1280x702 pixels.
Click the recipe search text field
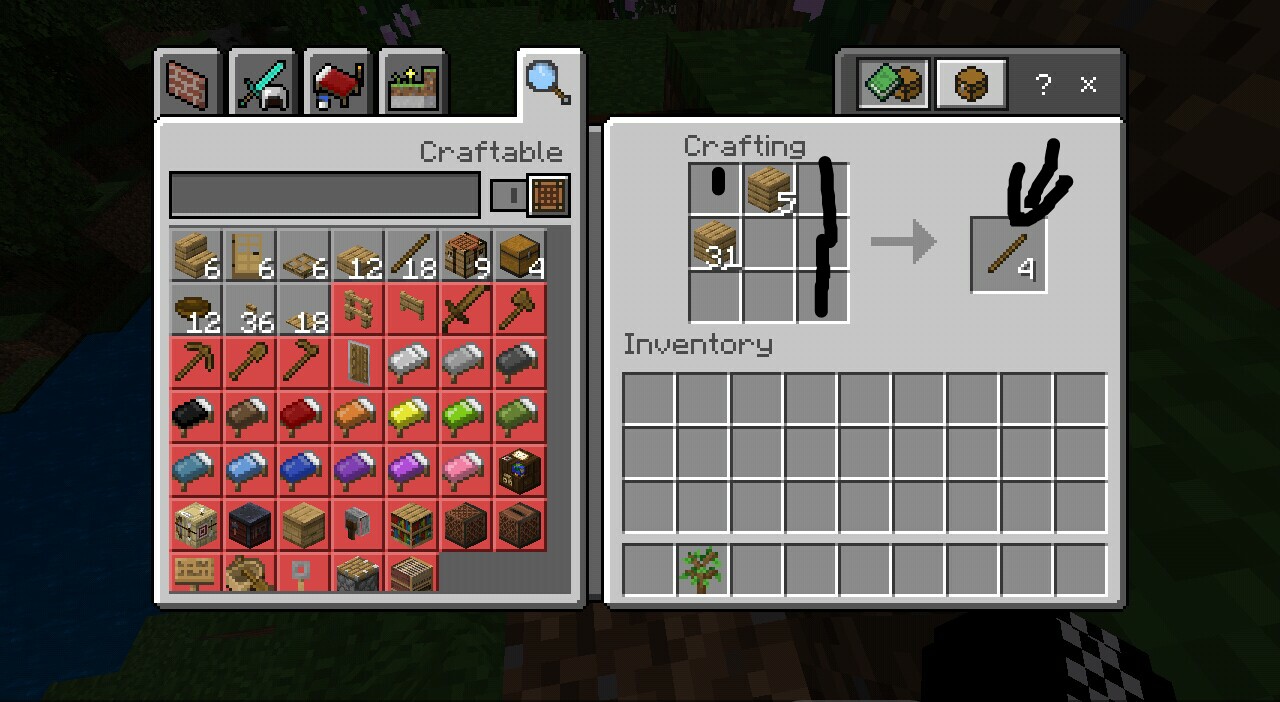click(x=325, y=195)
